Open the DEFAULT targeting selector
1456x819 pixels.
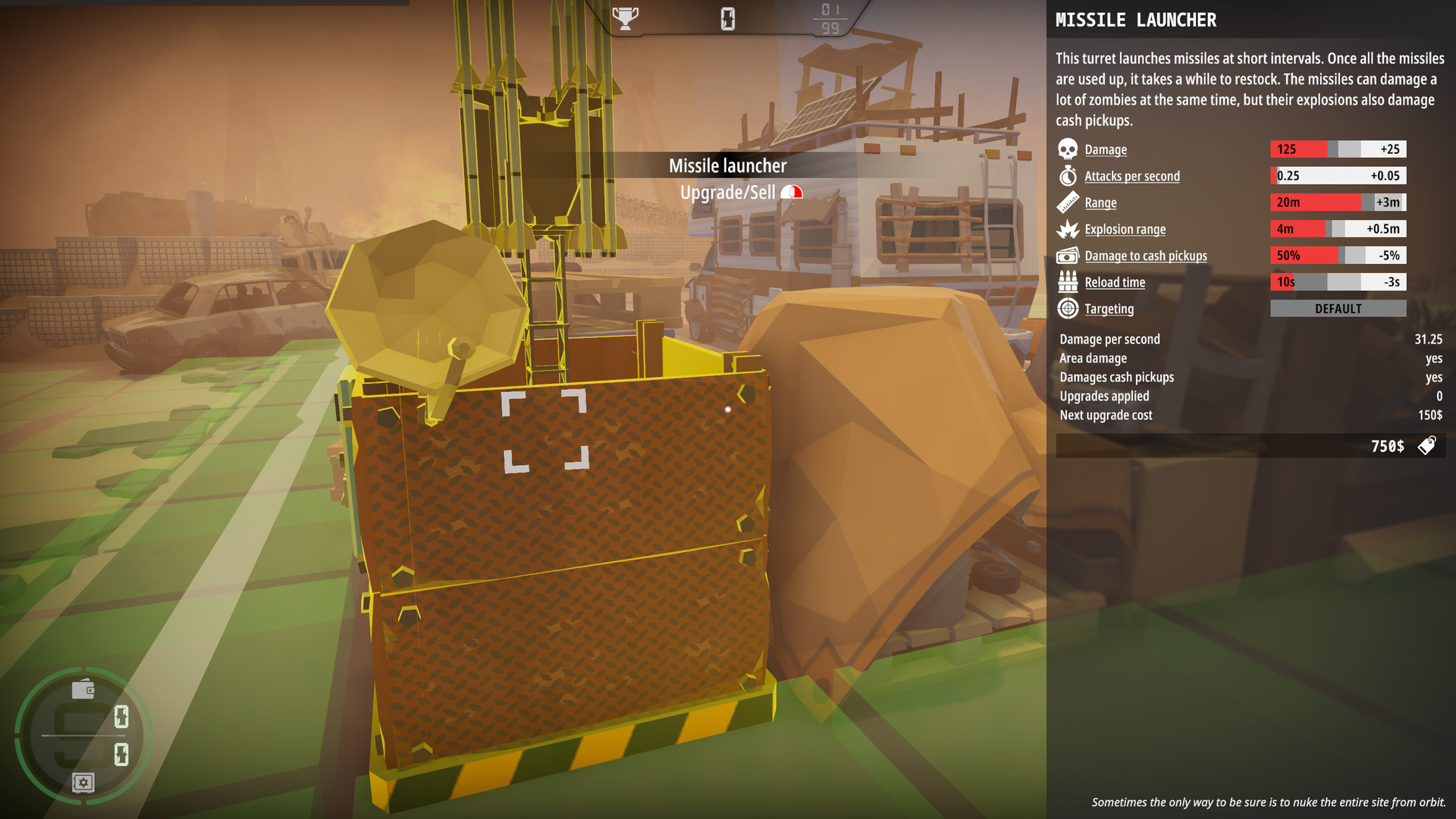(1338, 308)
